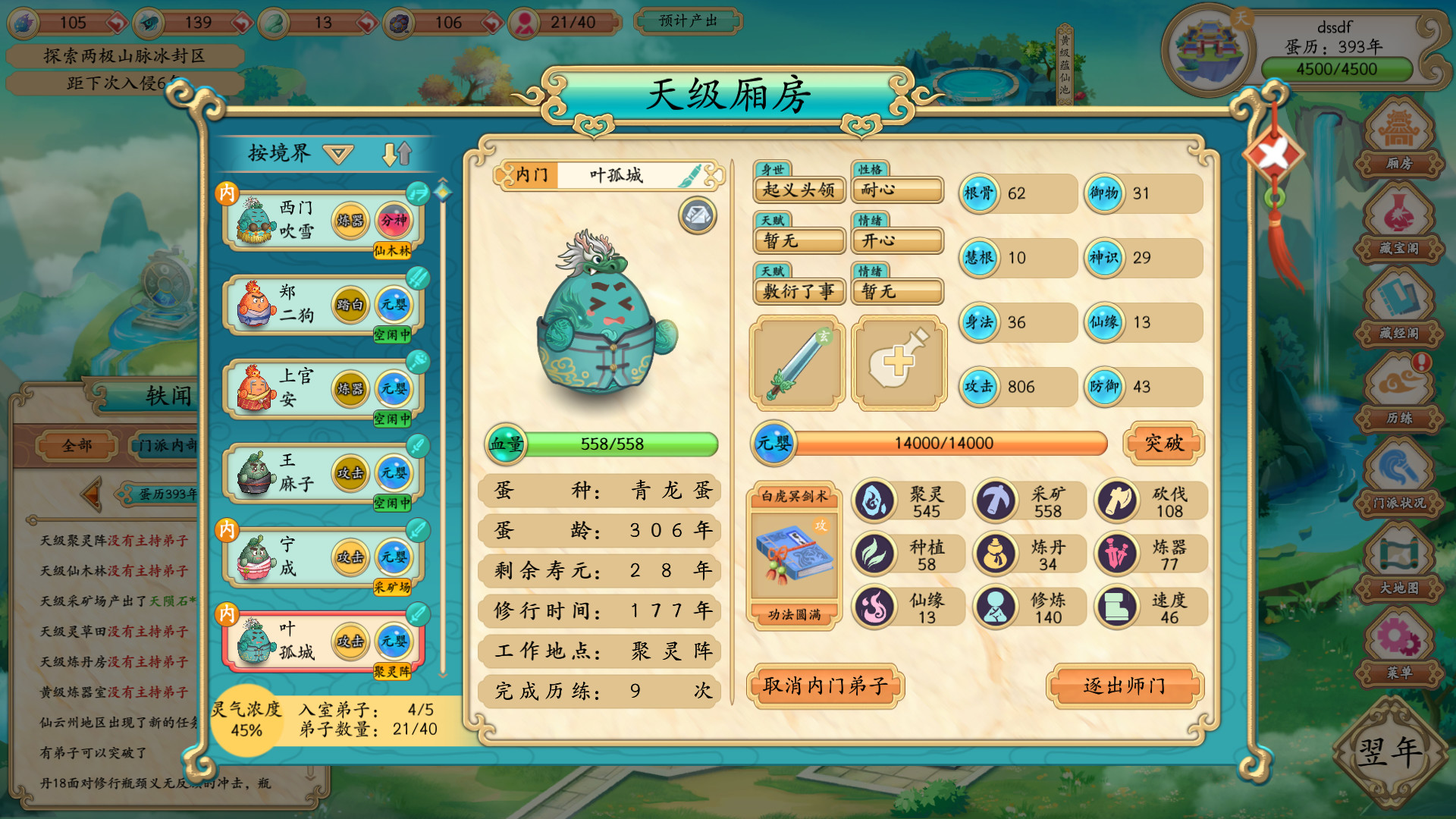Select the 采矿 mining skill icon

pyautogui.click(x=996, y=500)
